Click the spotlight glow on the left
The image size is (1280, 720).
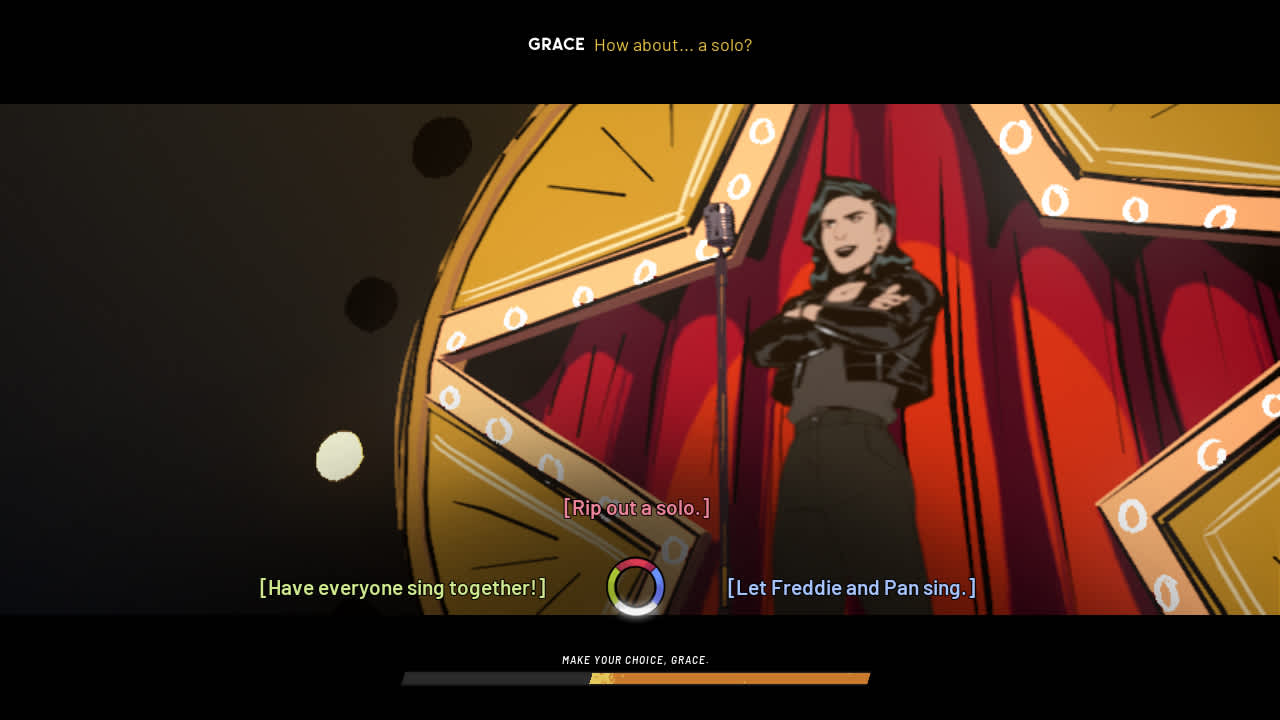[338, 456]
